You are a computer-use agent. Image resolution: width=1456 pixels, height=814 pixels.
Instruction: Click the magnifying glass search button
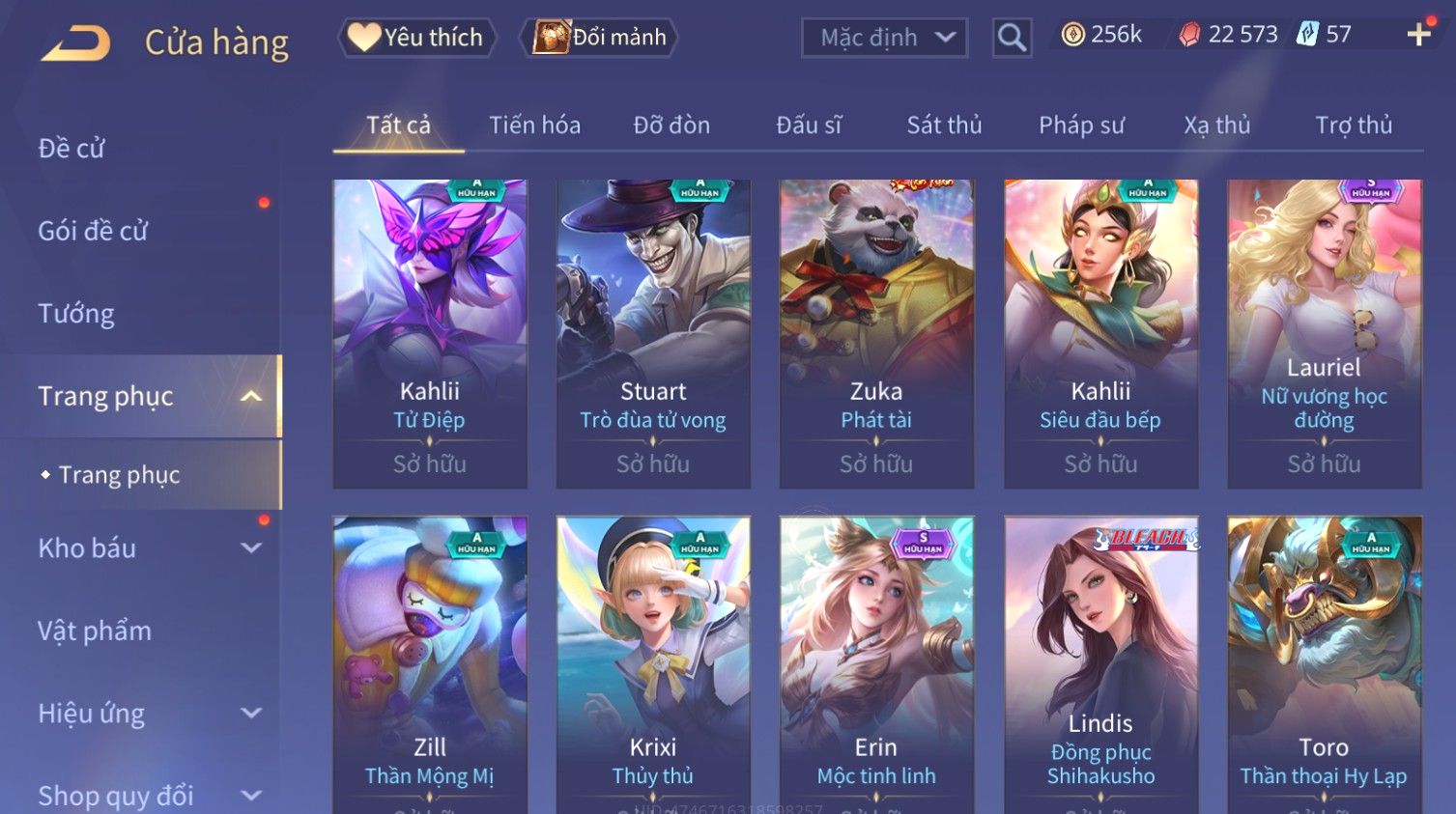pyautogui.click(x=1012, y=38)
